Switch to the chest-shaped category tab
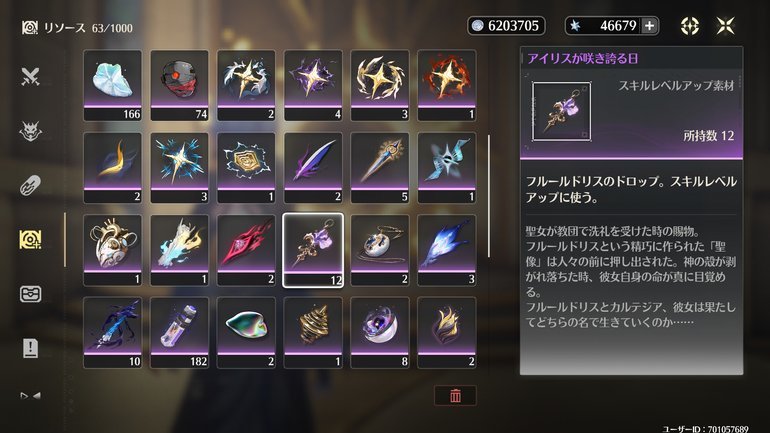 (30, 294)
